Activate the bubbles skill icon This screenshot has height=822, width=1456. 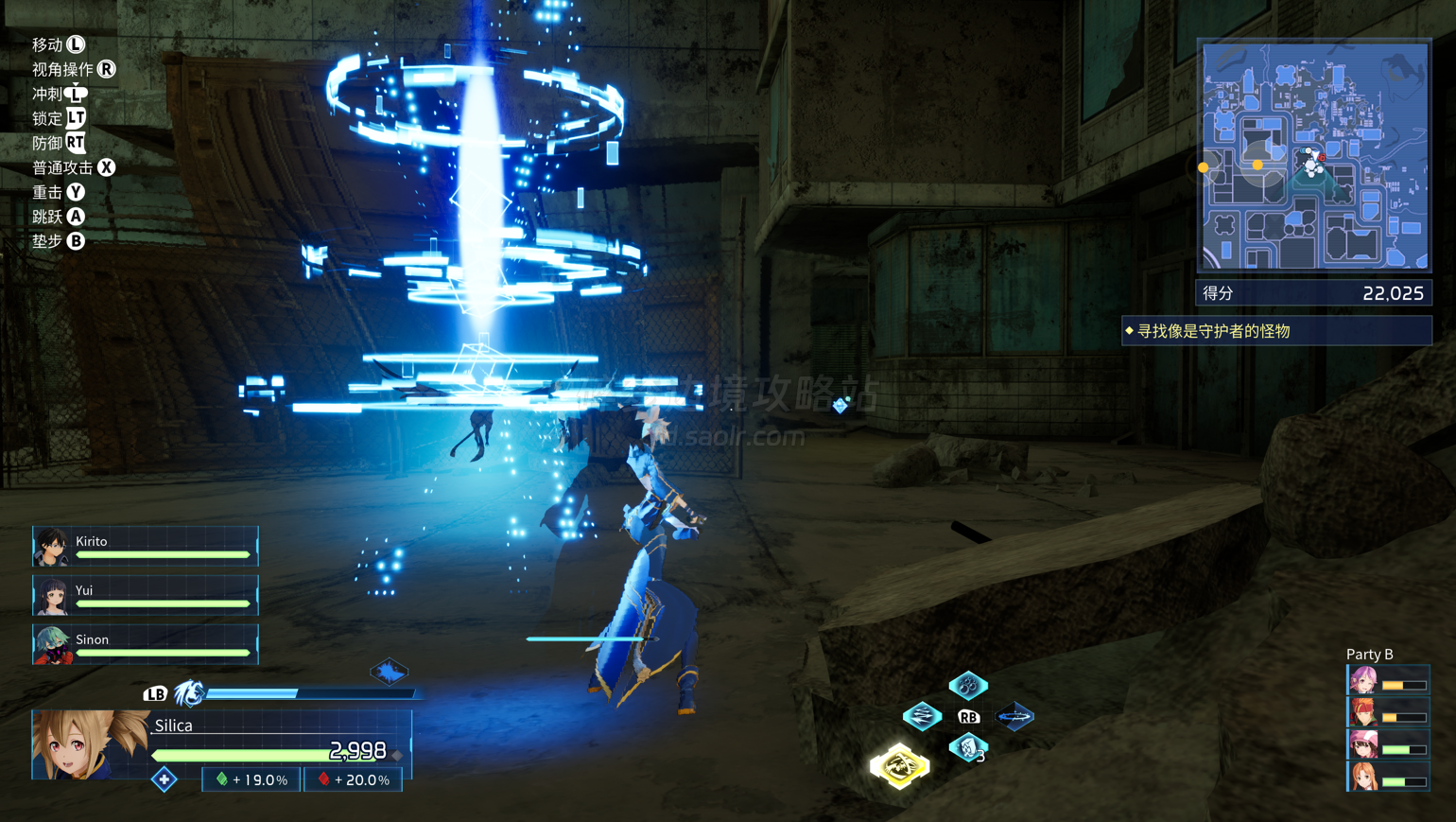[967, 685]
